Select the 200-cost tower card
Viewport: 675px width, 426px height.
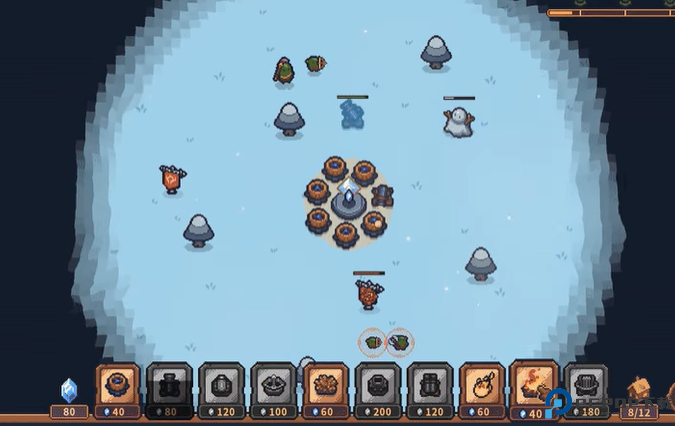pyautogui.click(x=378, y=389)
